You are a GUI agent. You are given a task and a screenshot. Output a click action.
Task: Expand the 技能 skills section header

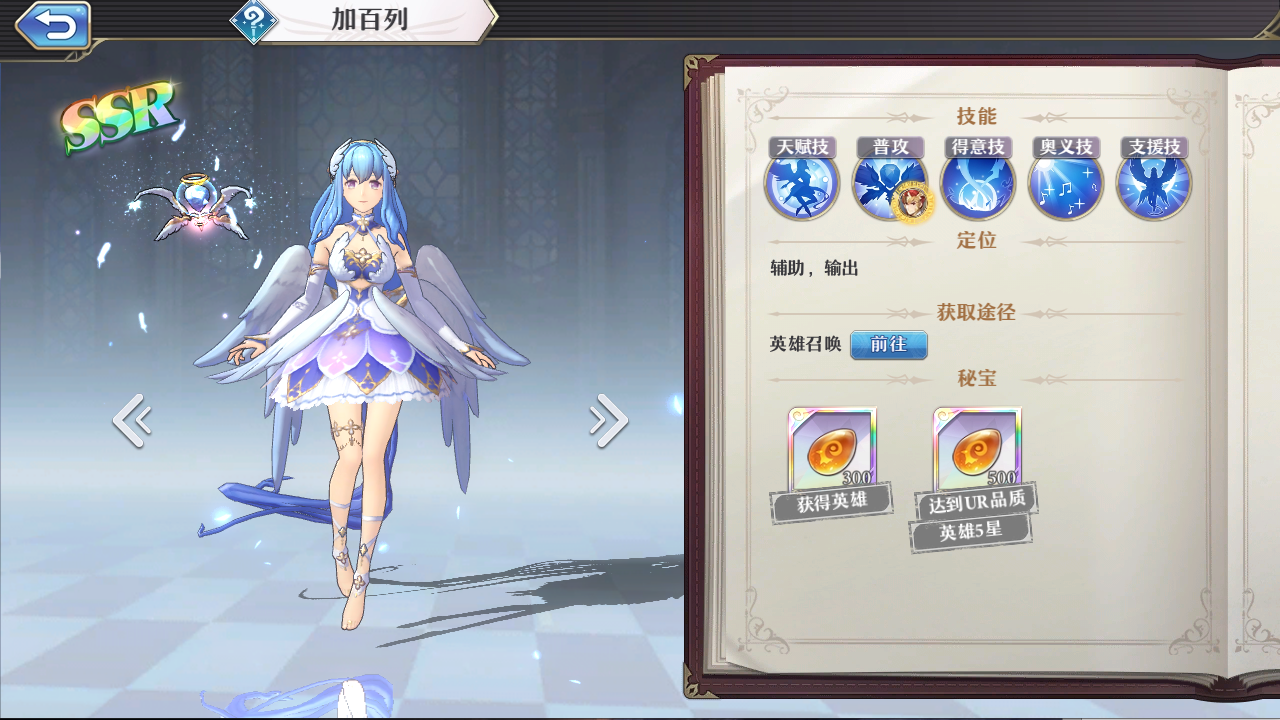coord(979,116)
